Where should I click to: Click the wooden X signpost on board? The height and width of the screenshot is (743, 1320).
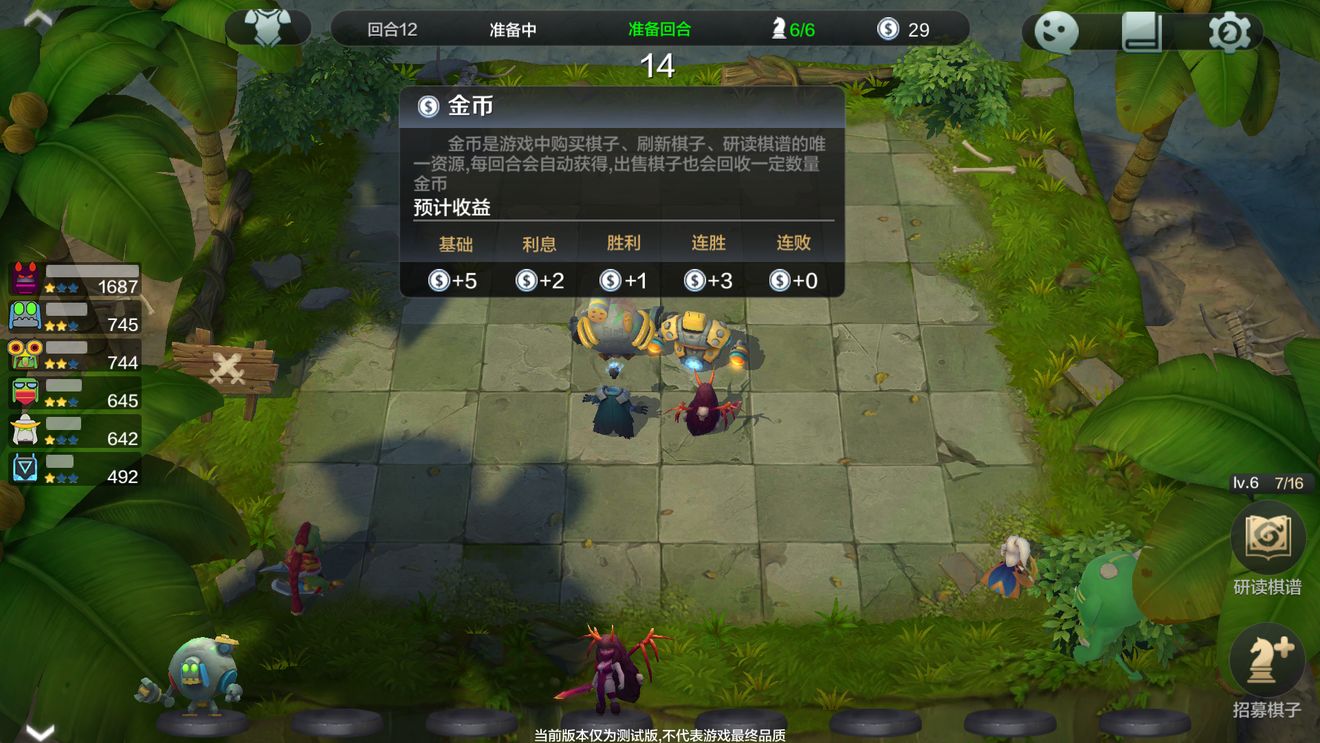(x=228, y=367)
